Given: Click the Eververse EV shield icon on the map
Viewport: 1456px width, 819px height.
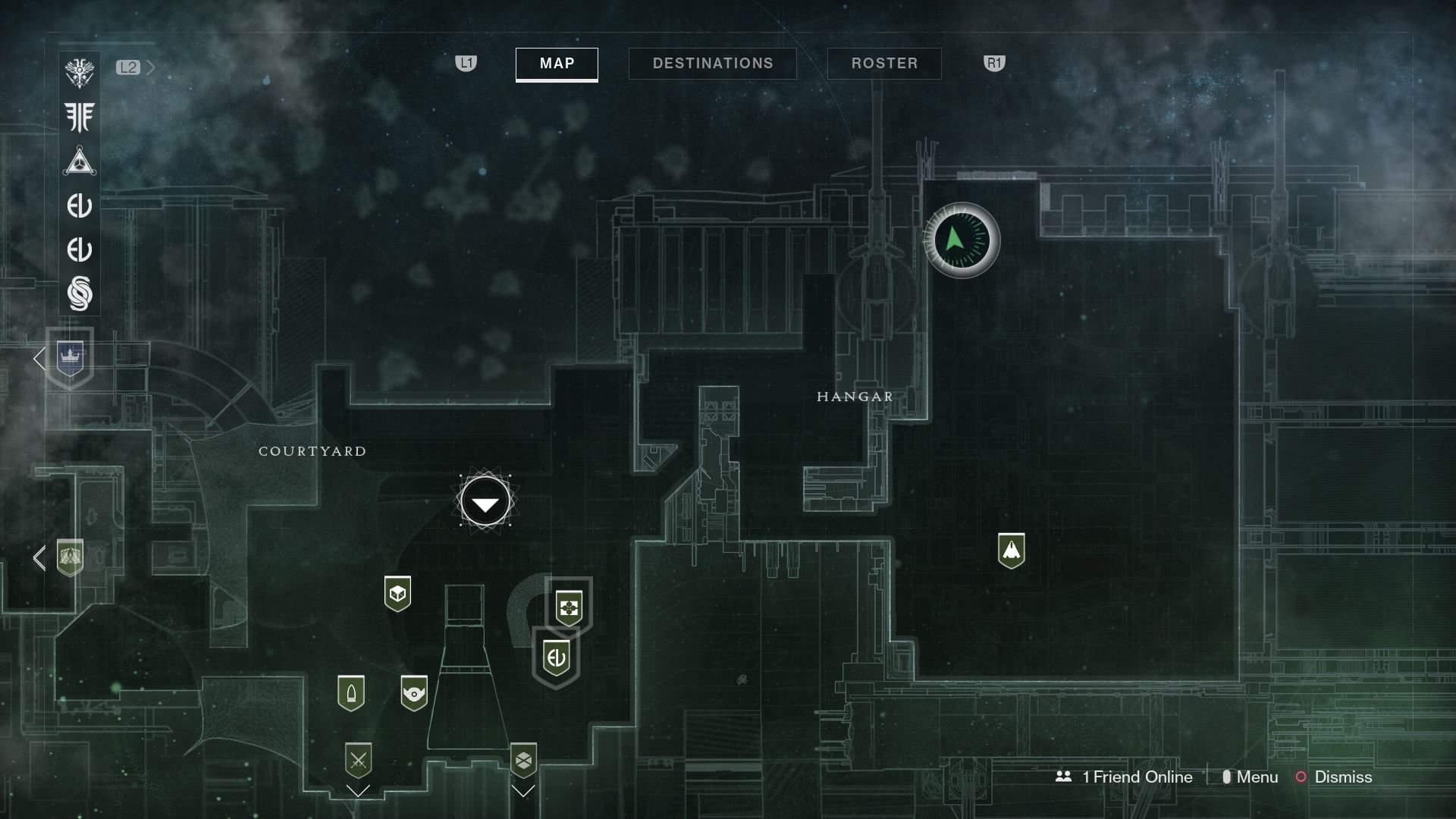Looking at the screenshot, I should pyautogui.click(x=556, y=658).
